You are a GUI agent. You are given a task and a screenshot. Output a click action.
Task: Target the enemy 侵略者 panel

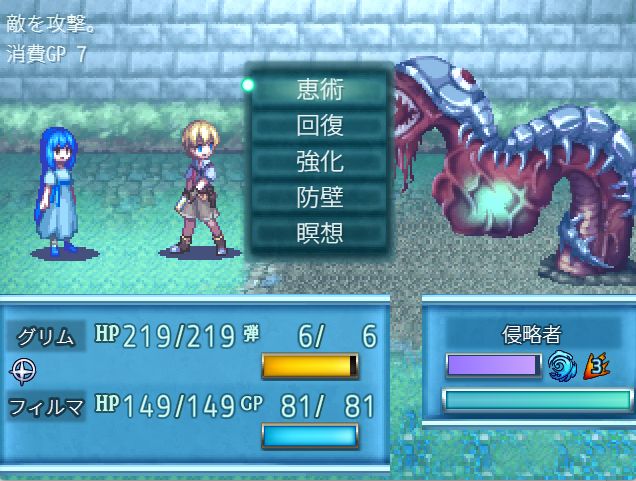coord(526,334)
